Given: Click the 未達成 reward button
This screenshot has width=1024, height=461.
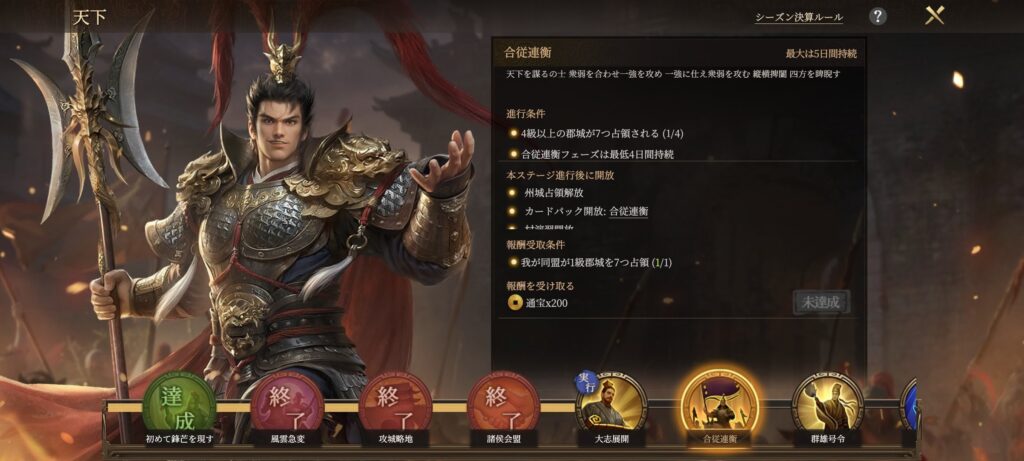Looking at the screenshot, I should click(821, 302).
